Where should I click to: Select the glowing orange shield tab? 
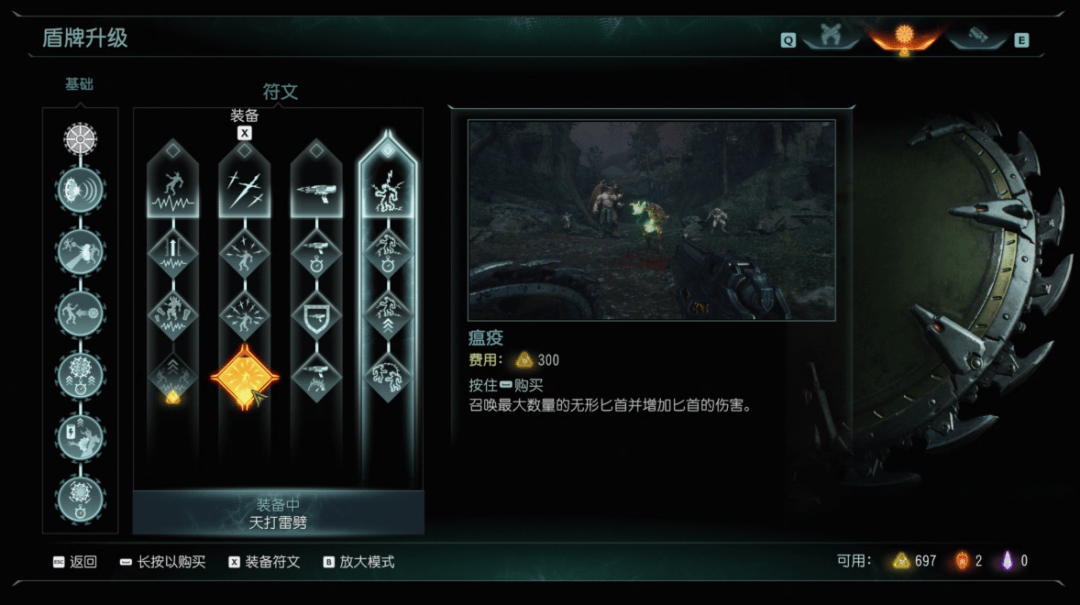(x=905, y=38)
